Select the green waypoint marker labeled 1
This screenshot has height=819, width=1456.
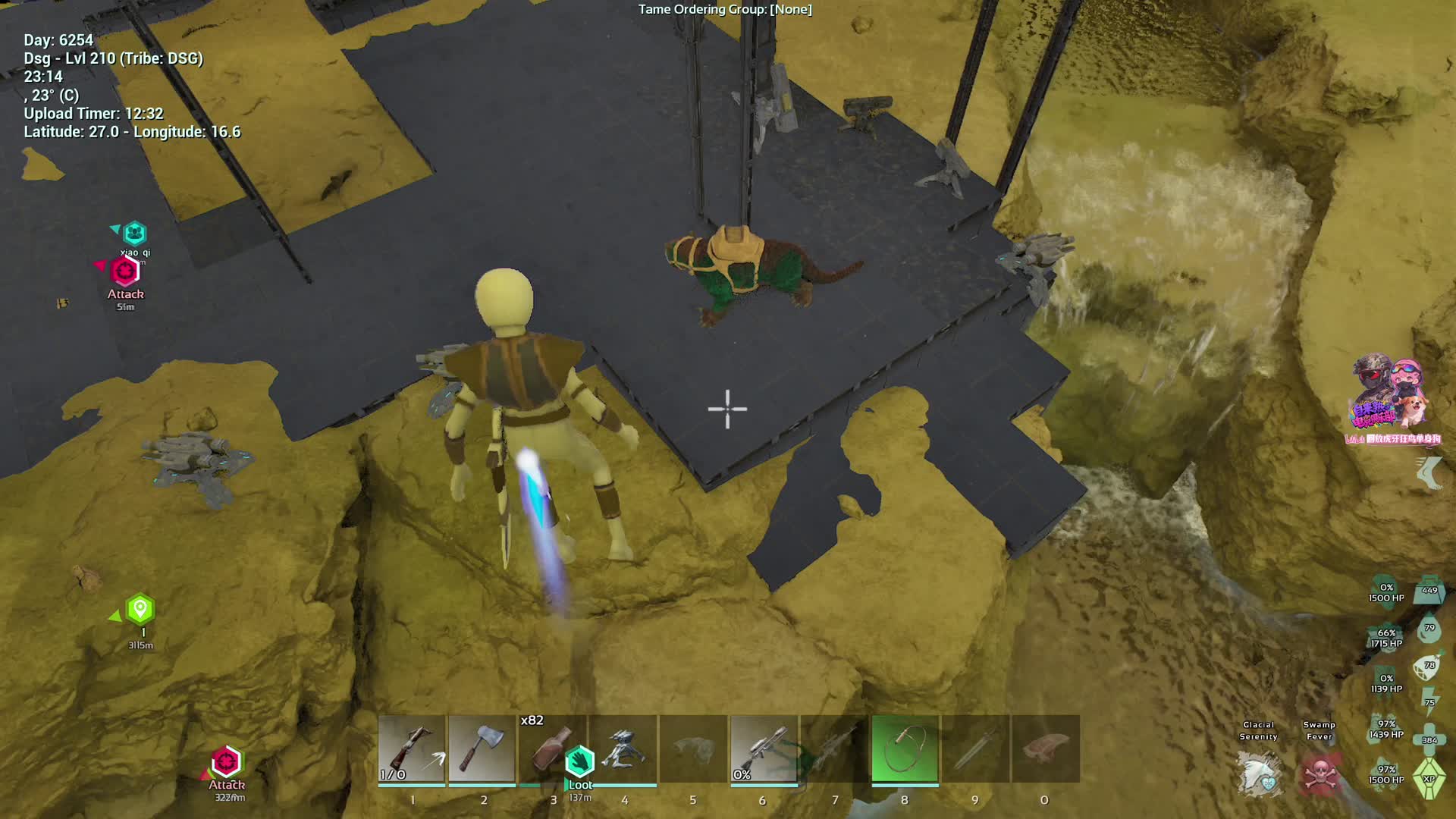(x=140, y=610)
